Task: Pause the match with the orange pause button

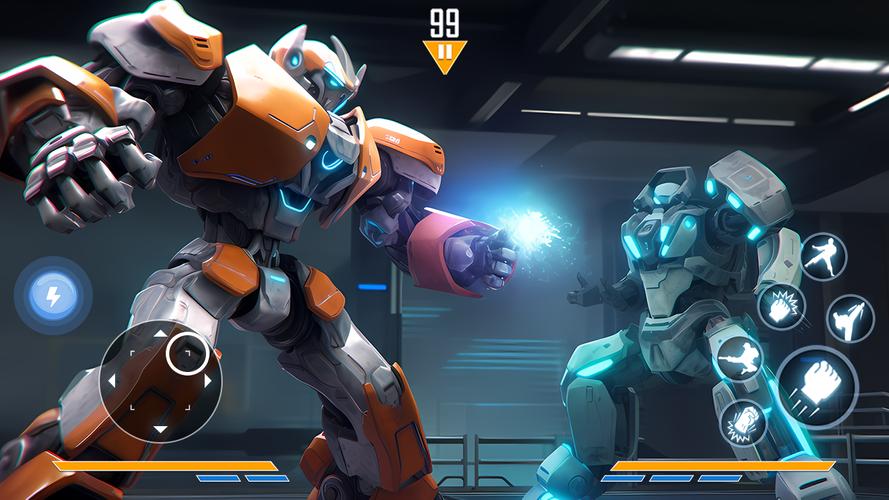Action: pos(445,54)
